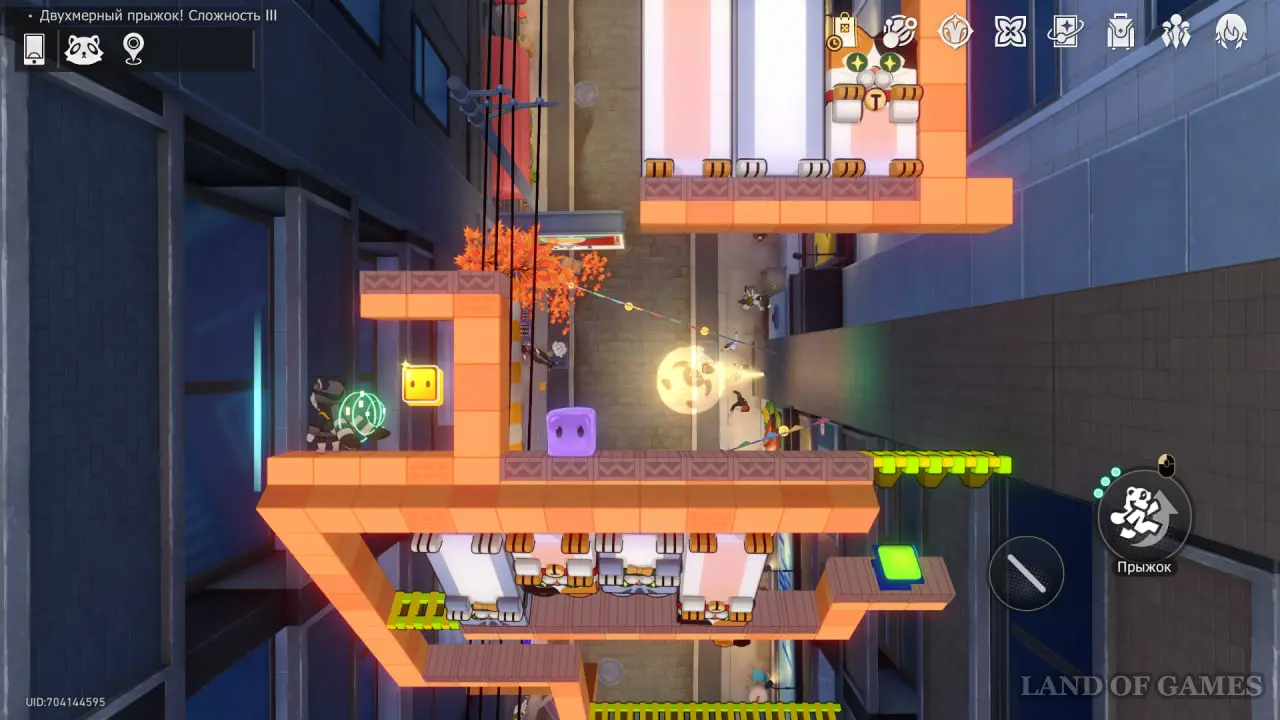Open the backpack inventory icon
The width and height of the screenshot is (1280, 720).
1120,32
